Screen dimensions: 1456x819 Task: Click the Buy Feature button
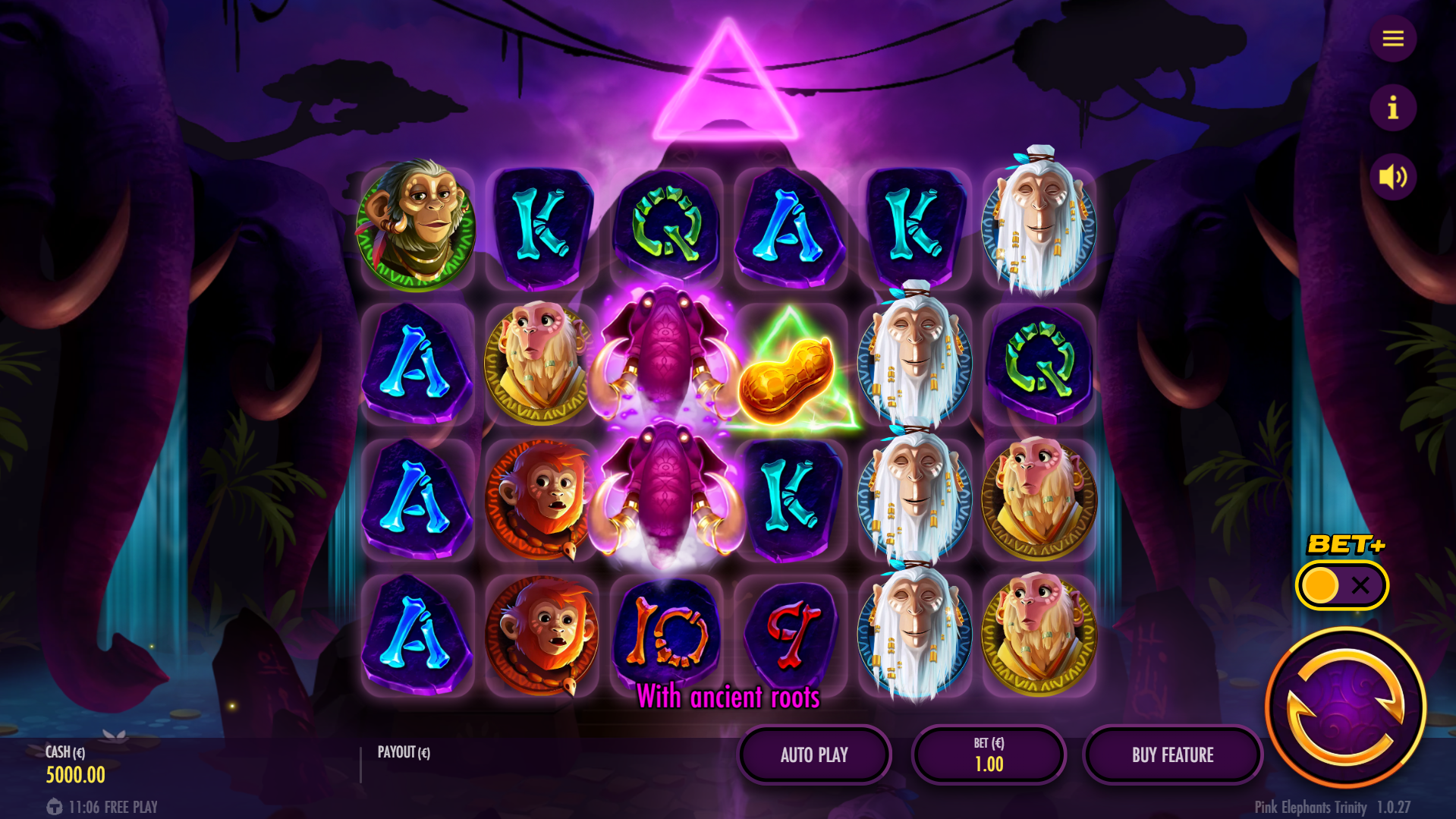(1172, 754)
